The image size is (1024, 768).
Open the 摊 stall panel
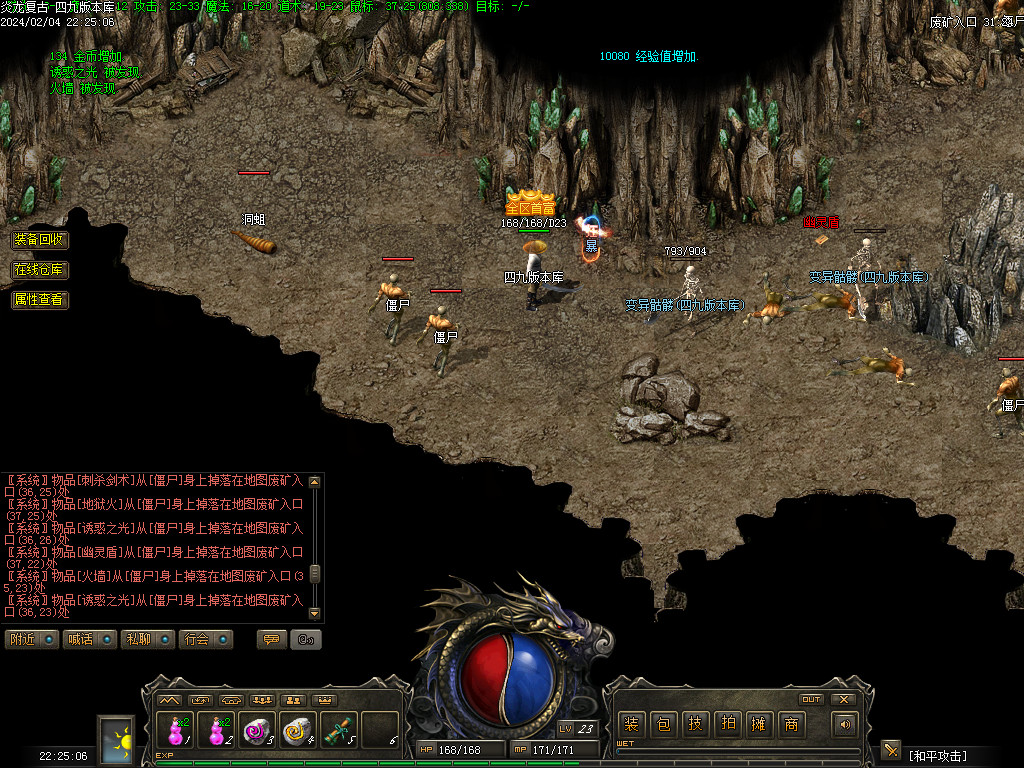click(759, 724)
